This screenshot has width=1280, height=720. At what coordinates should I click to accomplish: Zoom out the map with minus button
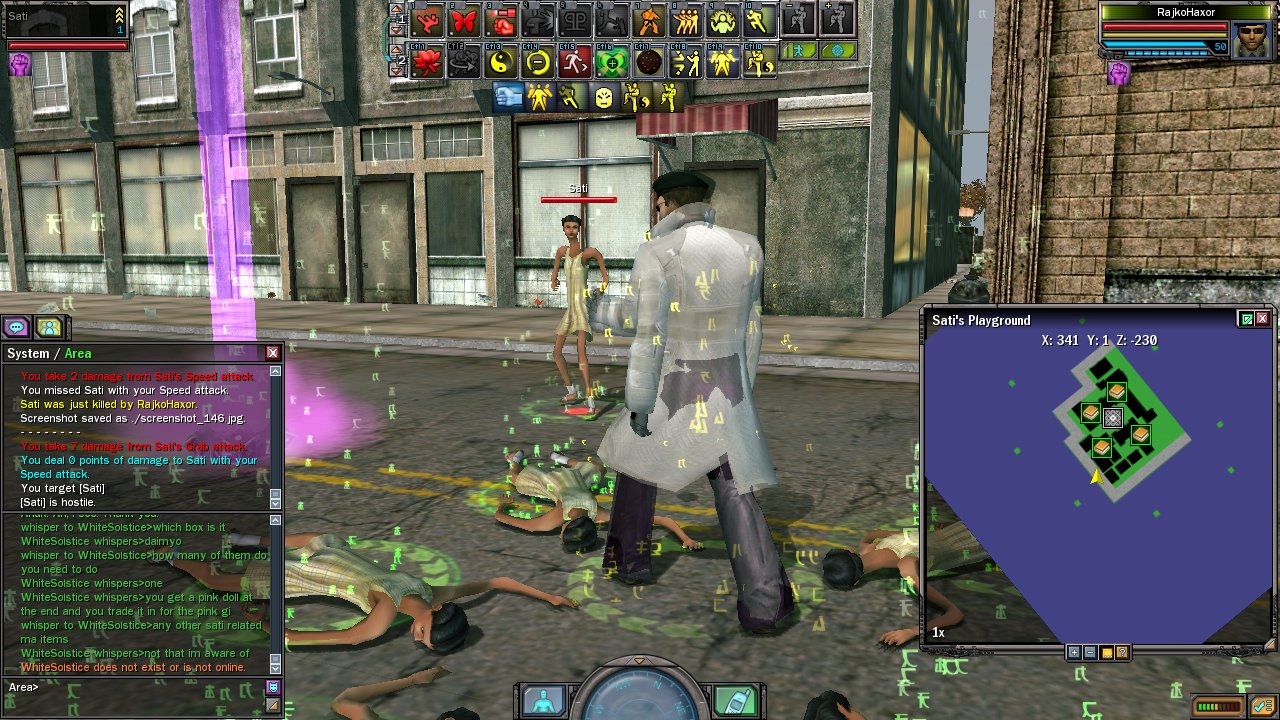pos(1090,652)
